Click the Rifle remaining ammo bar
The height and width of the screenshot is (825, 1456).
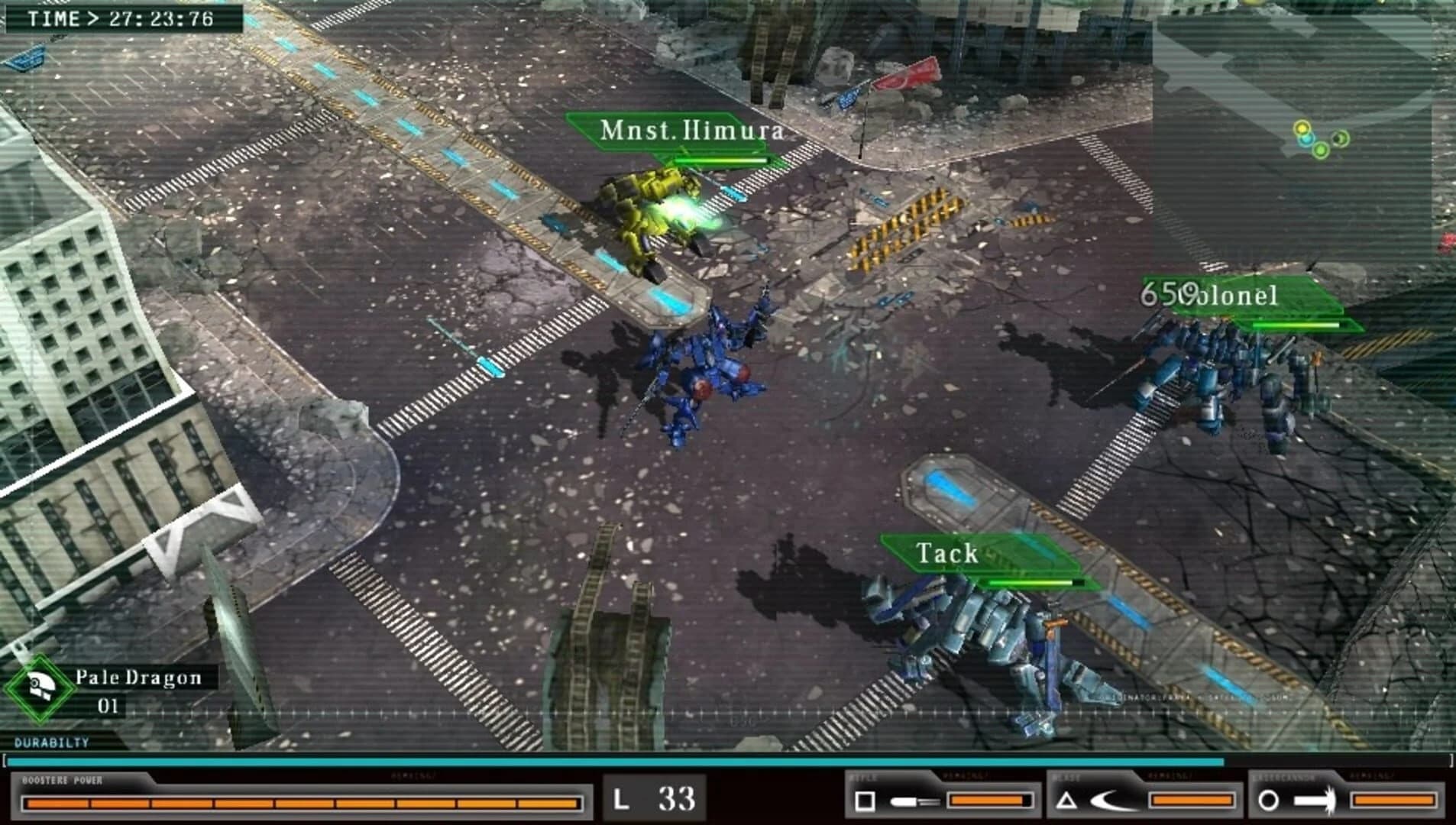989,800
